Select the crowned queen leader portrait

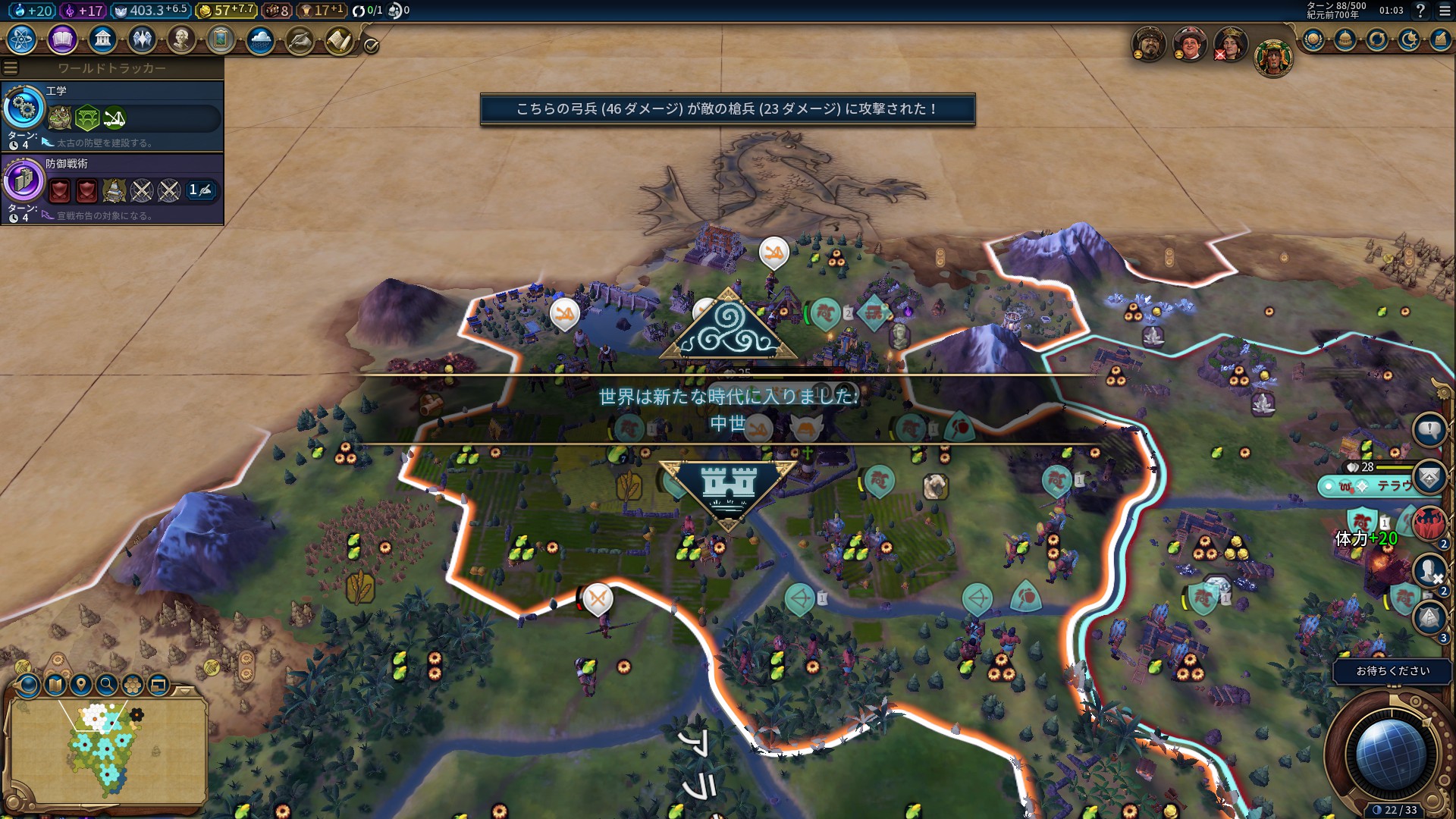[x=1230, y=44]
